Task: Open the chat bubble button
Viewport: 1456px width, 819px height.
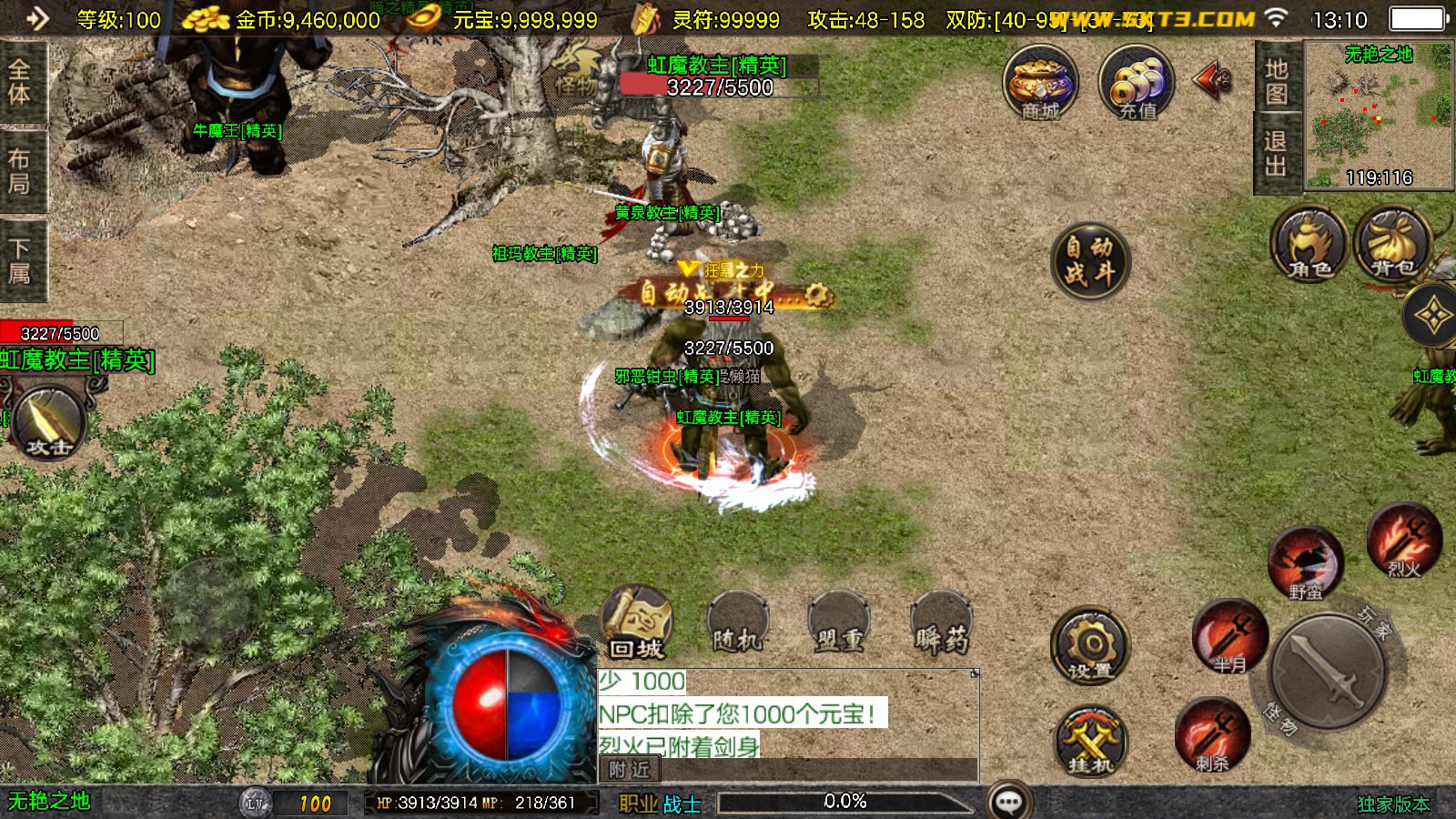Action: pos(1009,801)
